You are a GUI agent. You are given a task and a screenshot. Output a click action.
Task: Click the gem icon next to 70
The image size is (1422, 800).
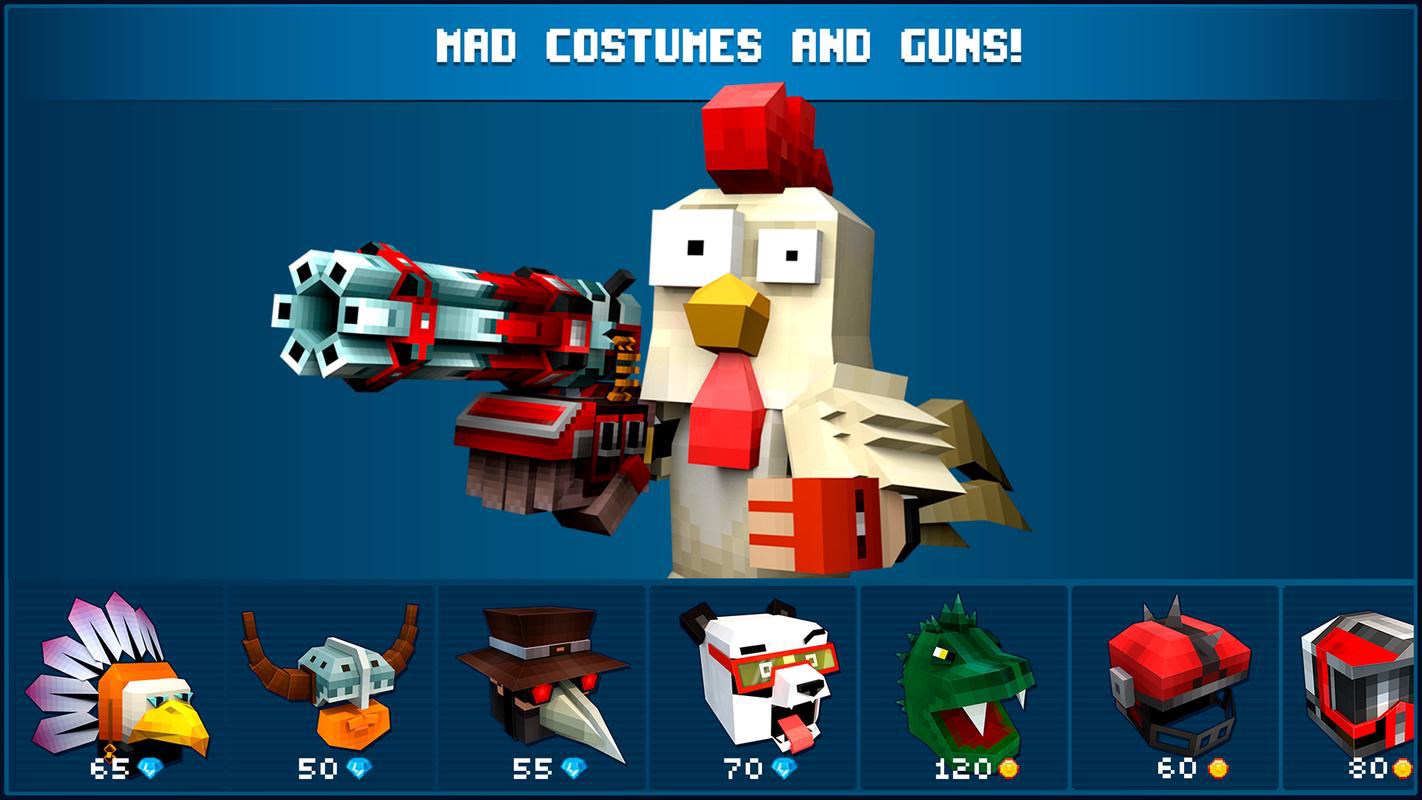tap(786, 765)
